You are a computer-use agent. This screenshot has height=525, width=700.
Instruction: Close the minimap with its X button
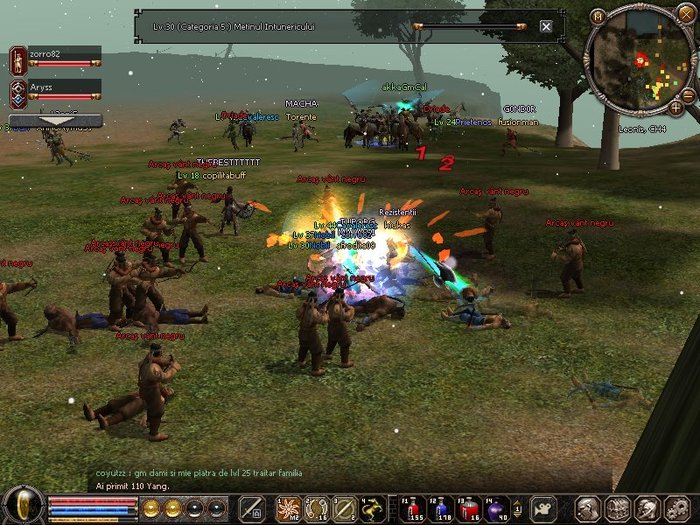click(687, 14)
